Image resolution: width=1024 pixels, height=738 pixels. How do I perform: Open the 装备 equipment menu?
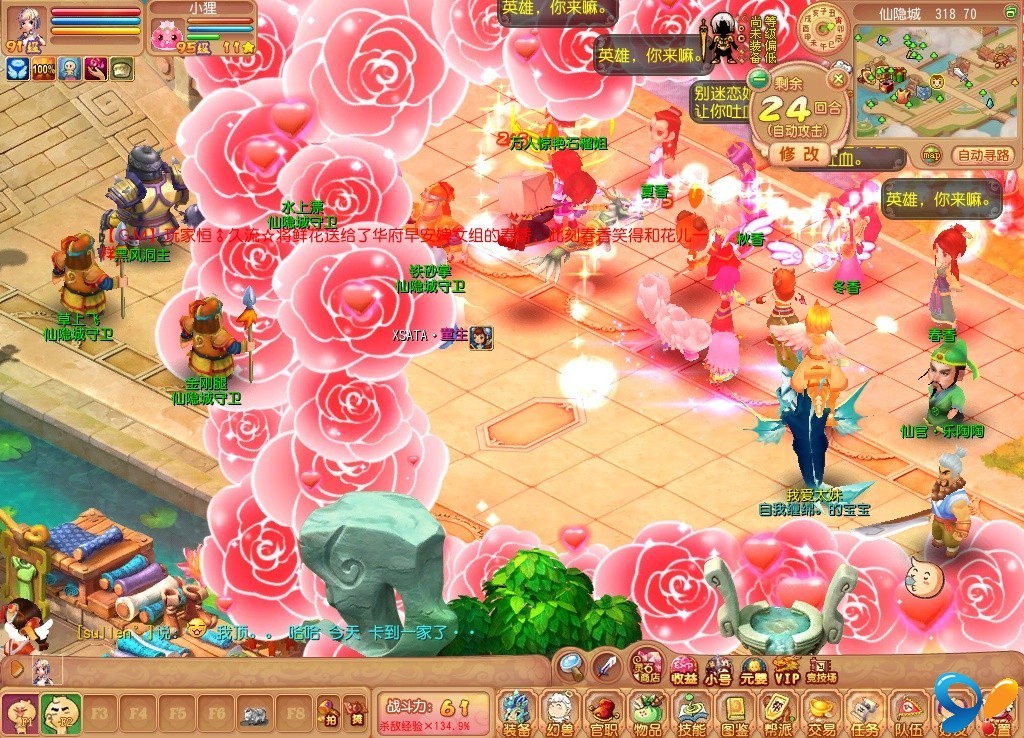(517, 712)
